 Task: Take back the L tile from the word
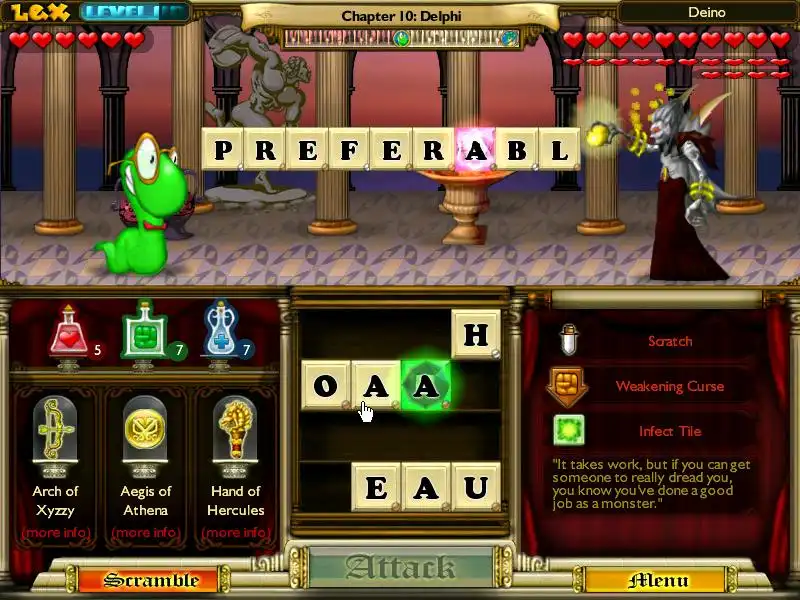pos(559,152)
